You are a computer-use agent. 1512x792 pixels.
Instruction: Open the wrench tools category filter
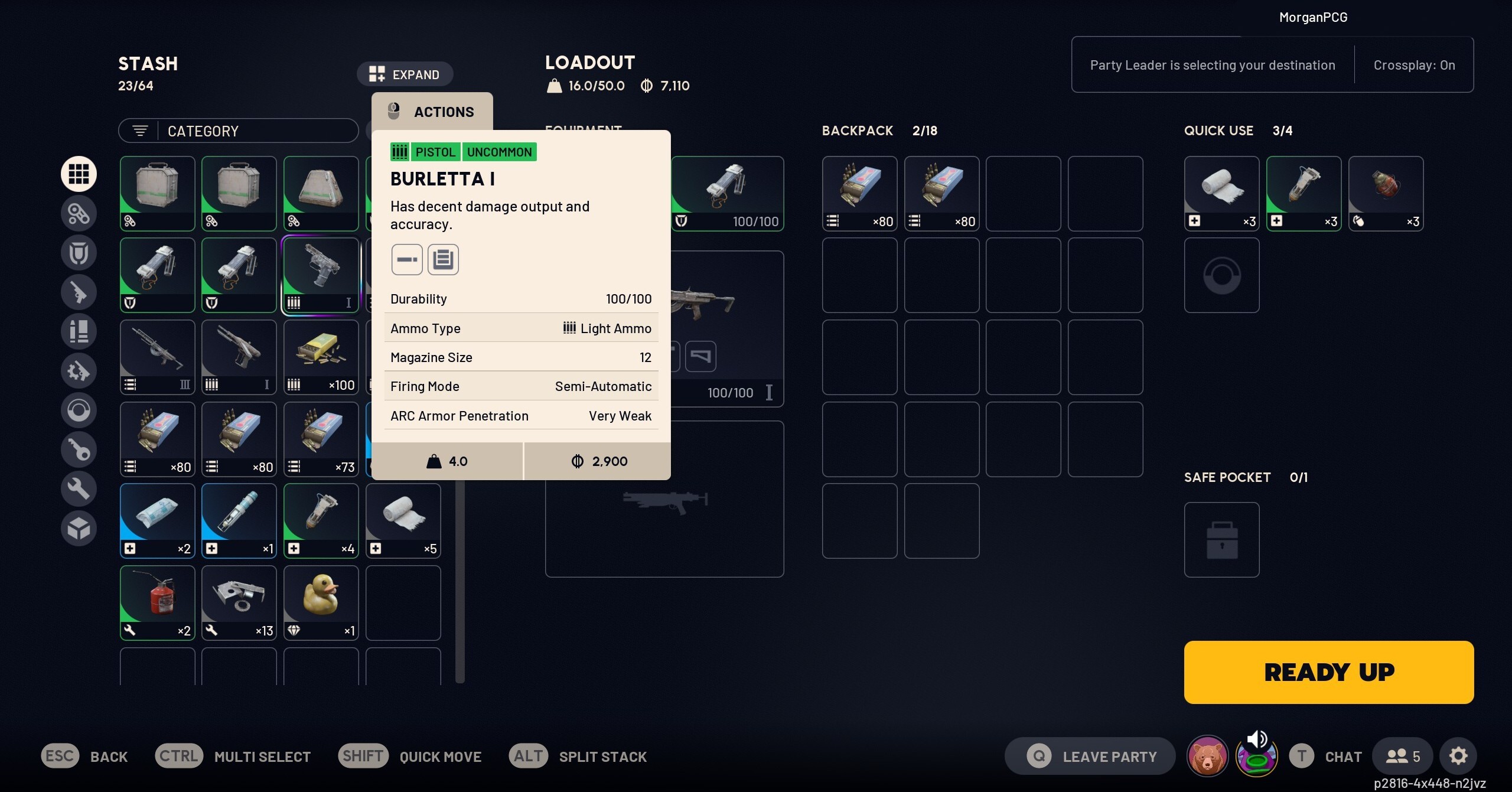coord(79,489)
